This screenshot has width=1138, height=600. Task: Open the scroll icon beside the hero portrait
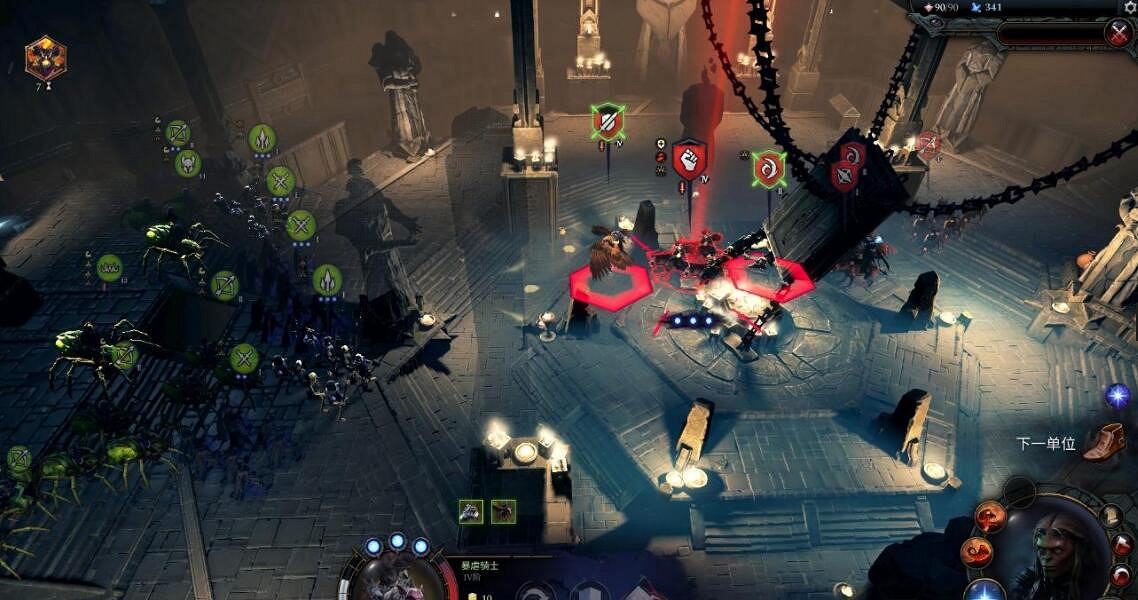point(1111,516)
